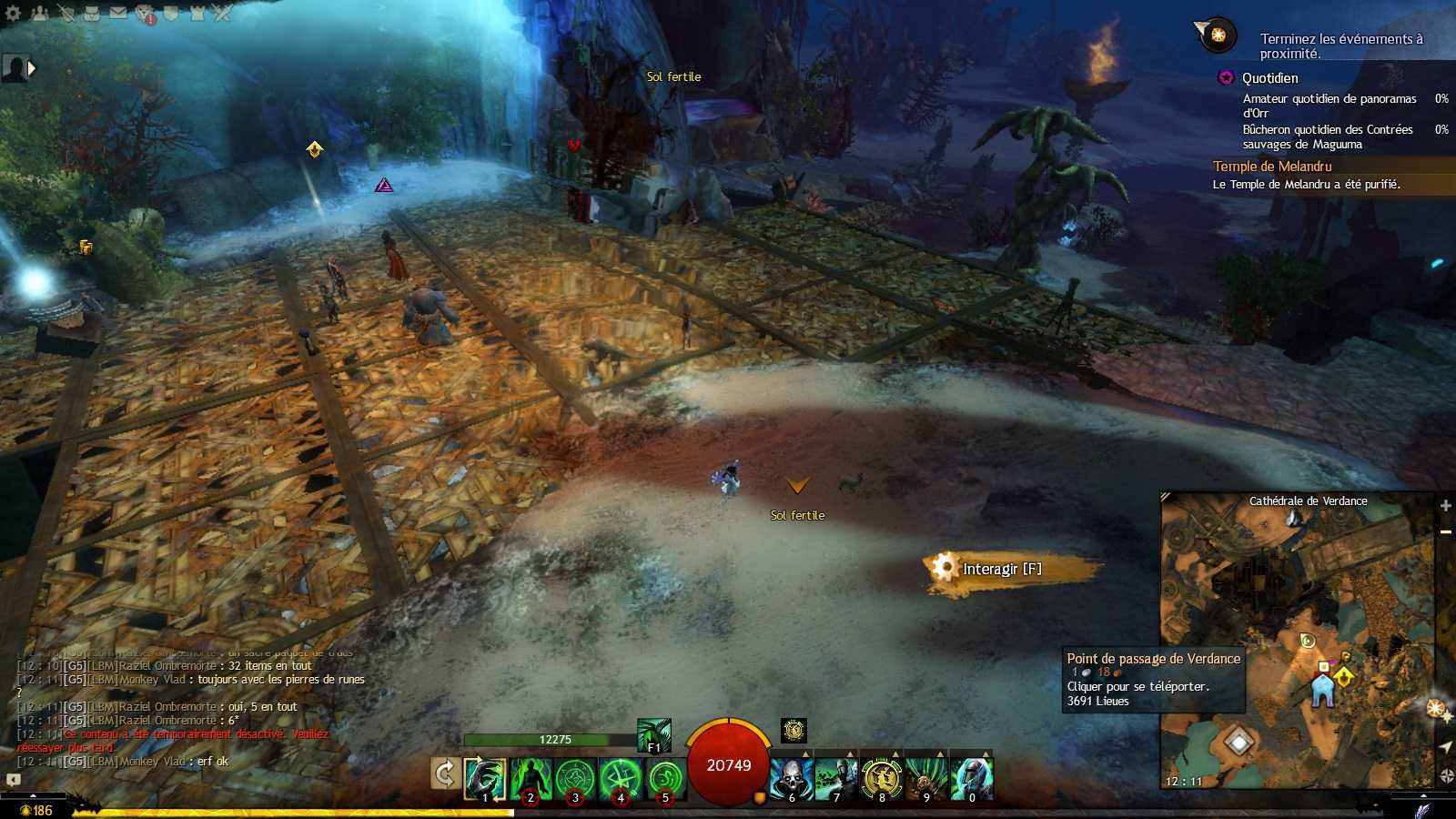This screenshot has height=819, width=1456.
Task: Open the contacts and friends panel
Action: tap(39, 13)
